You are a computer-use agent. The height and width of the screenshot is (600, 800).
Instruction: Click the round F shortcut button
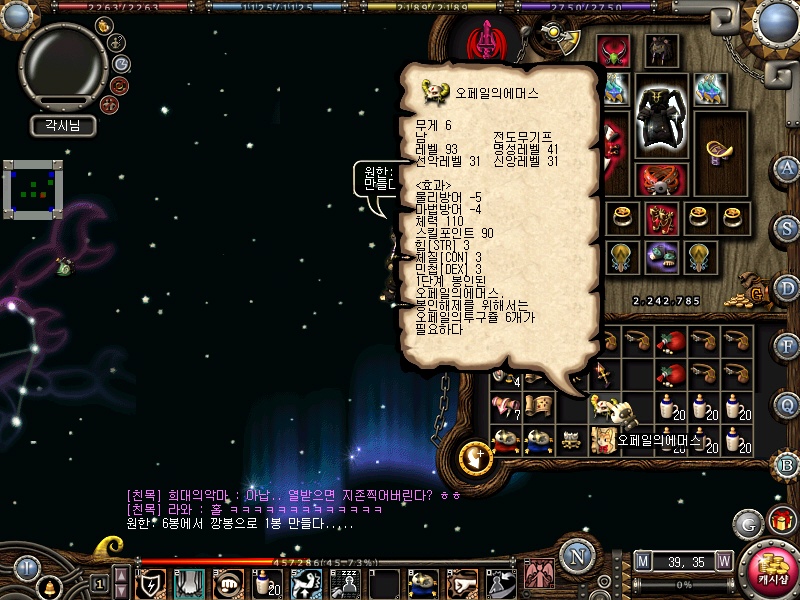[786, 346]
